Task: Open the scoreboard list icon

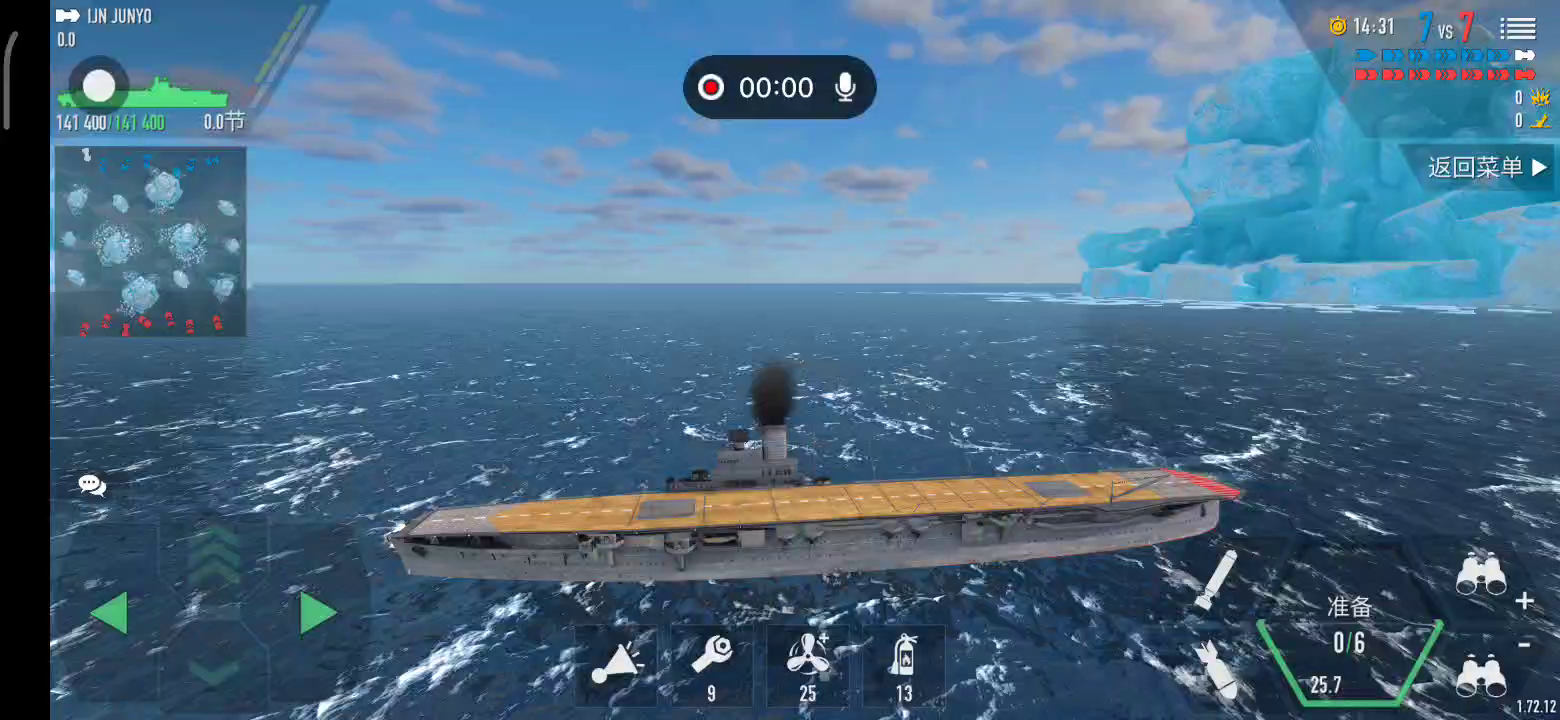Action: pyautogui.click(x=1517, y=29)
